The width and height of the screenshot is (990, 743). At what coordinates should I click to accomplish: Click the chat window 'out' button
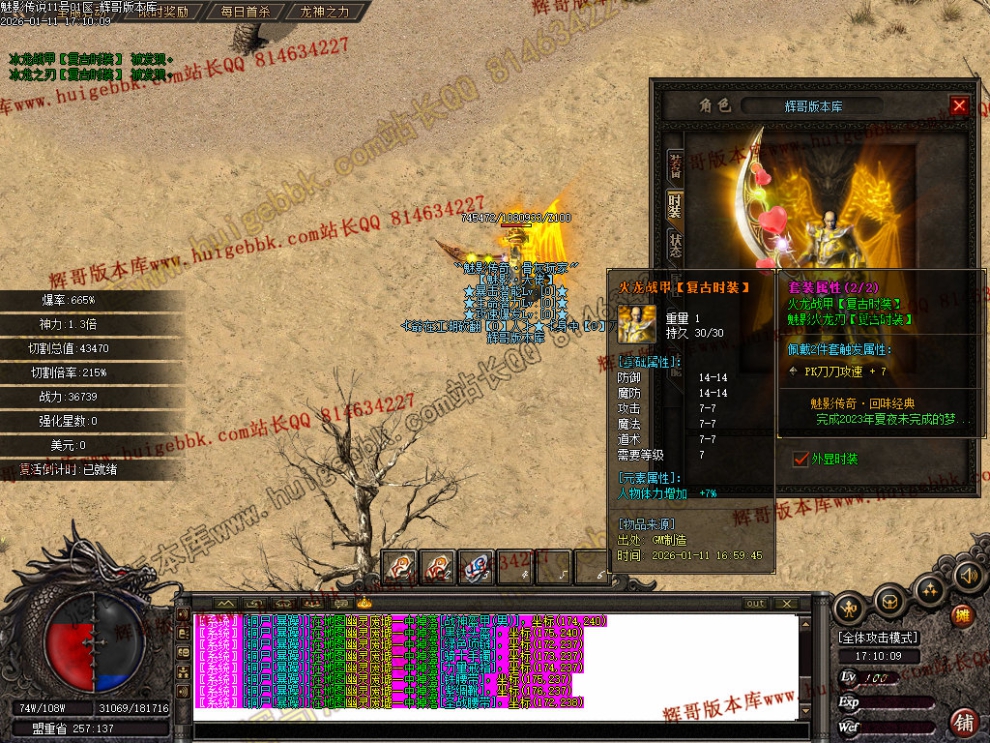(x=756, y=603)
